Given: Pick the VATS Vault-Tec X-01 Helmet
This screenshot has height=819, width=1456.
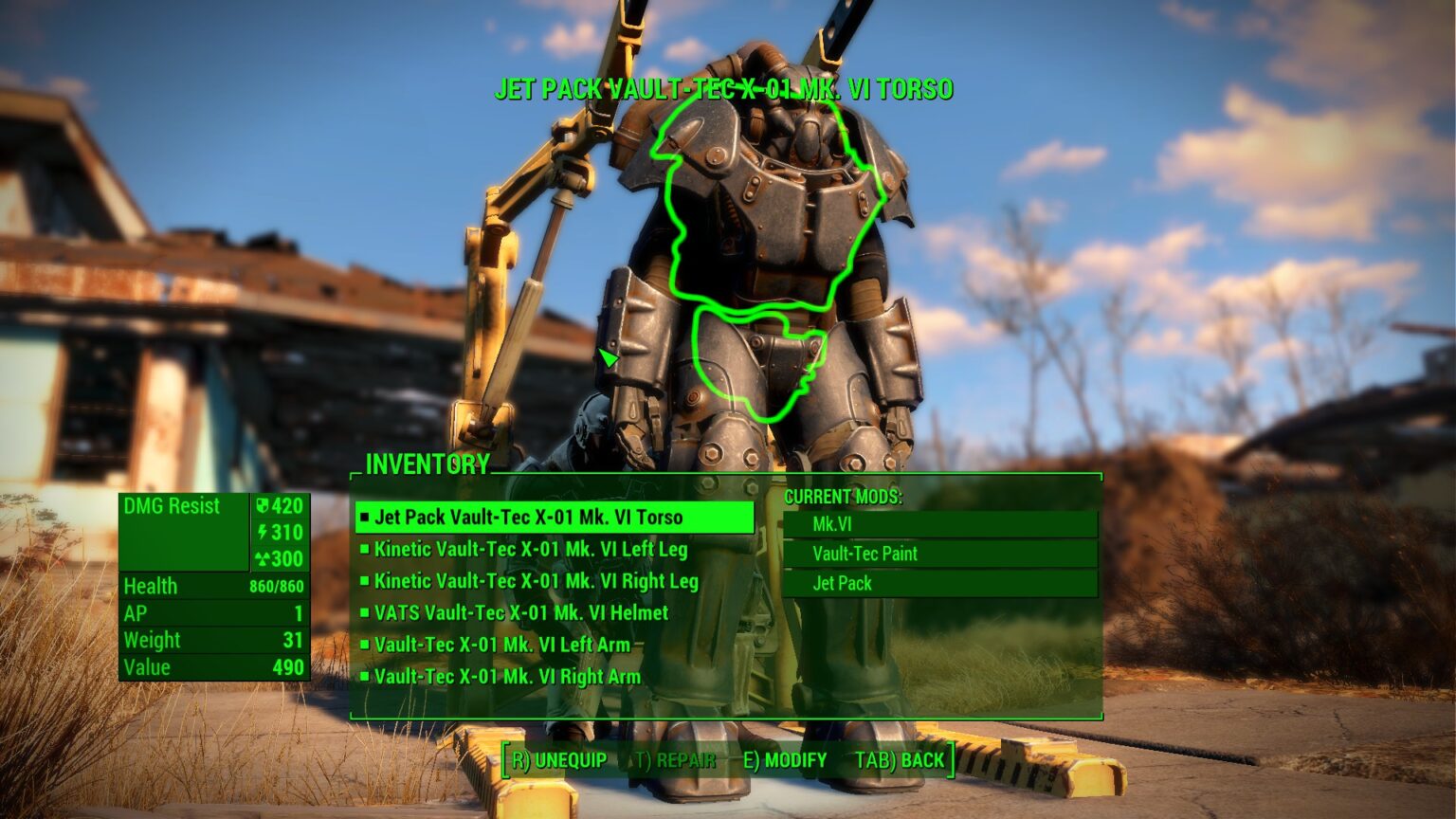Looking at the screenshot, I should pos(520,613).
